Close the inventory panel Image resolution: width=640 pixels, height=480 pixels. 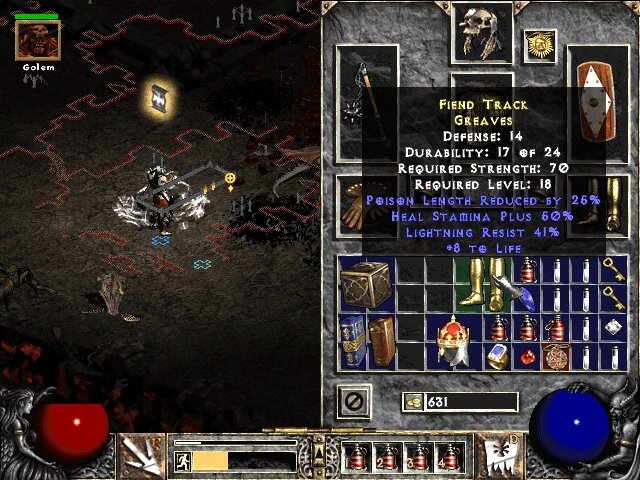(x=358, y=401)
